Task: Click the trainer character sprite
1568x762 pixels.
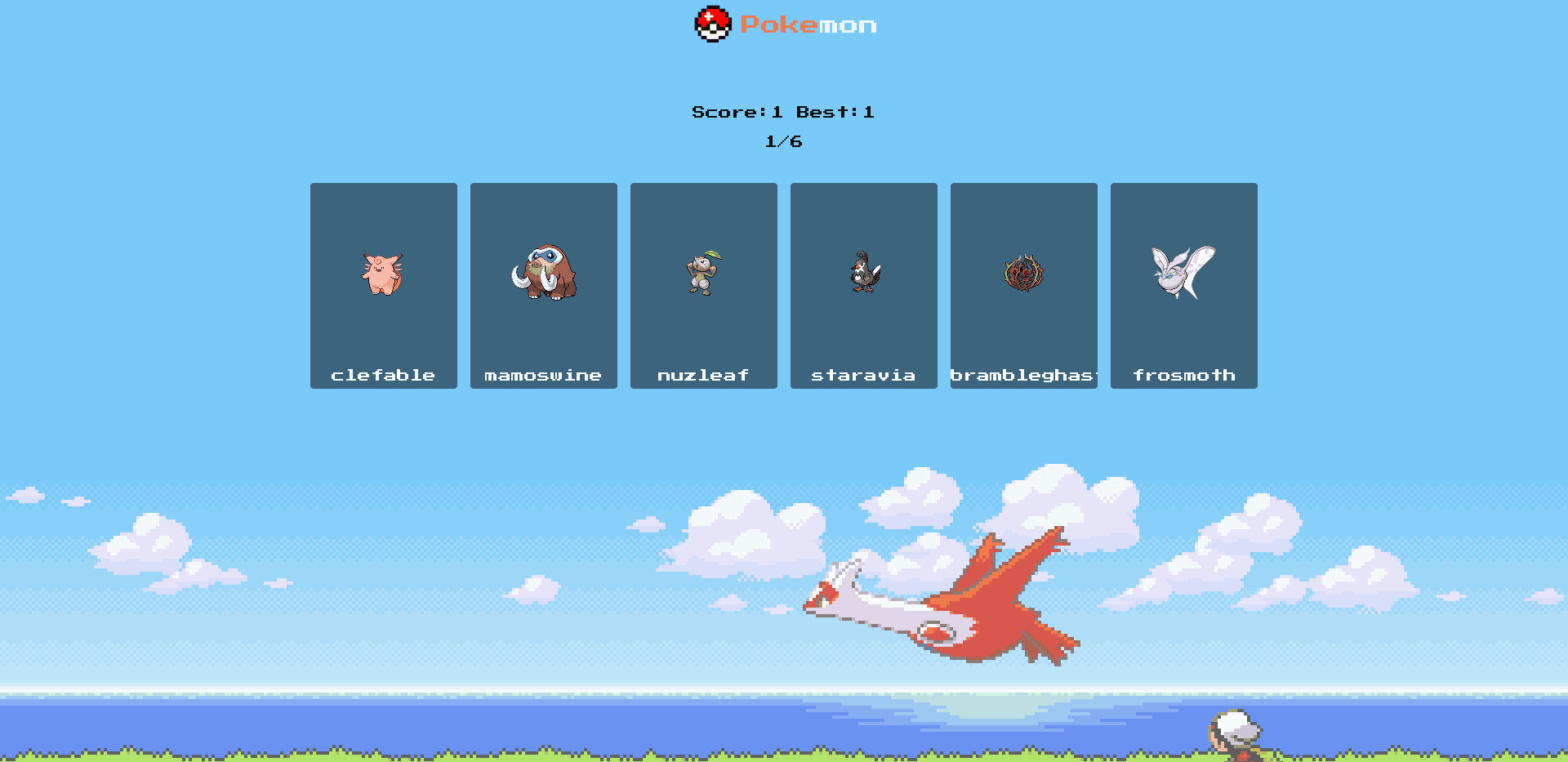Action: [1236, 739]
